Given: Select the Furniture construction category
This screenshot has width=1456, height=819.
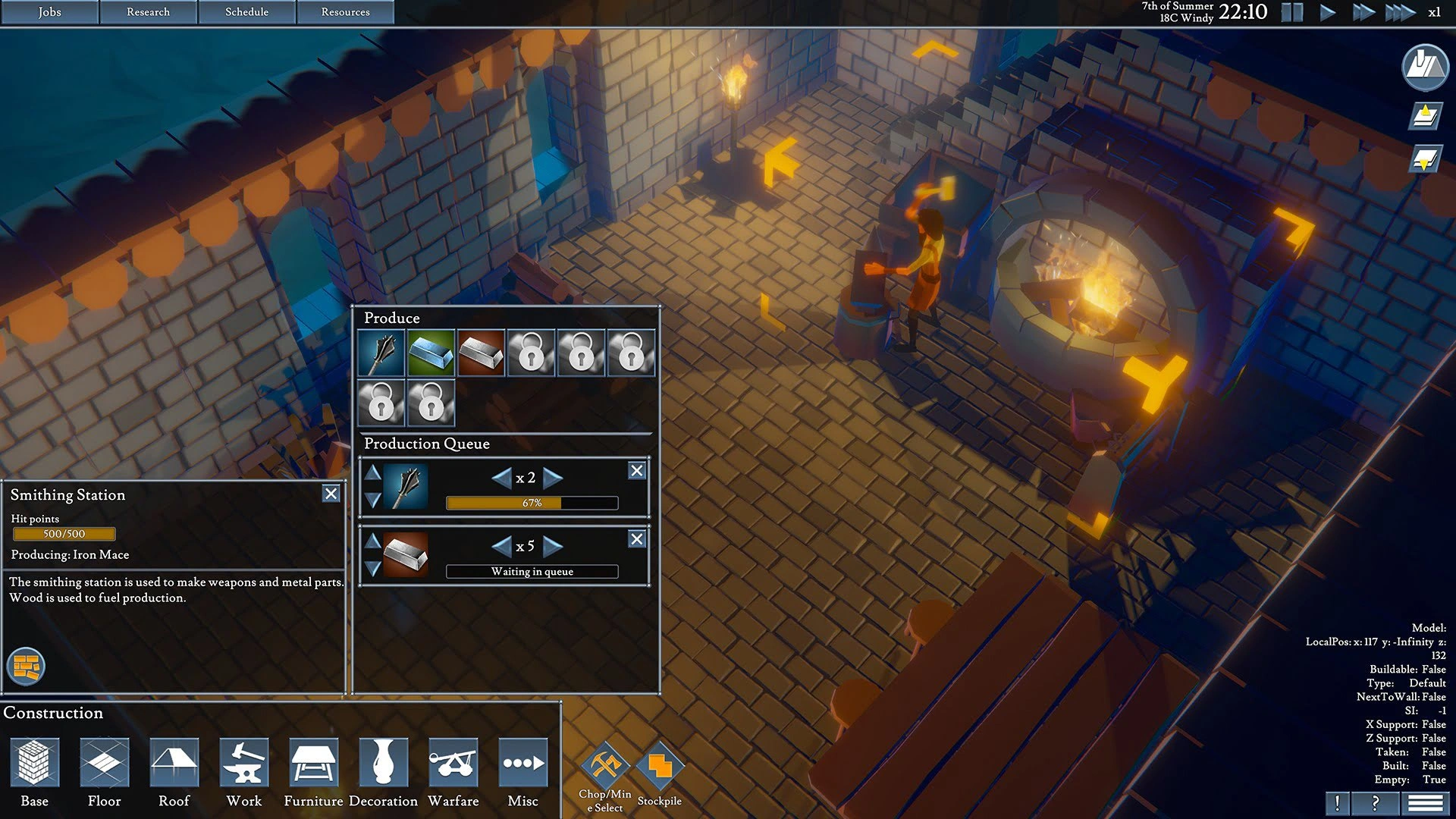Looking at the screenshot, I should click(x=313, y=763).
